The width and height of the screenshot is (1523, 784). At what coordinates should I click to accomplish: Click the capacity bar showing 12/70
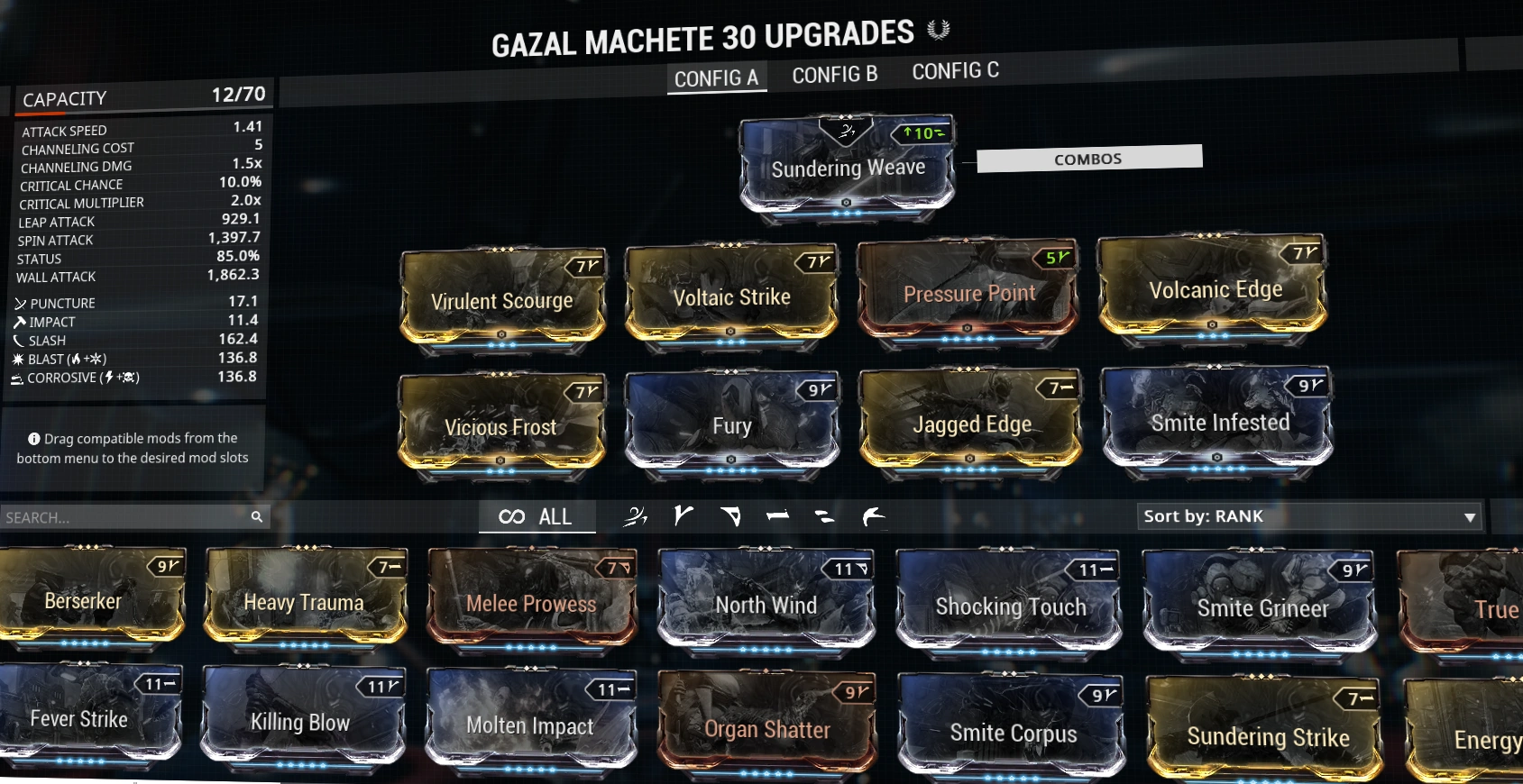click(144, 98)
